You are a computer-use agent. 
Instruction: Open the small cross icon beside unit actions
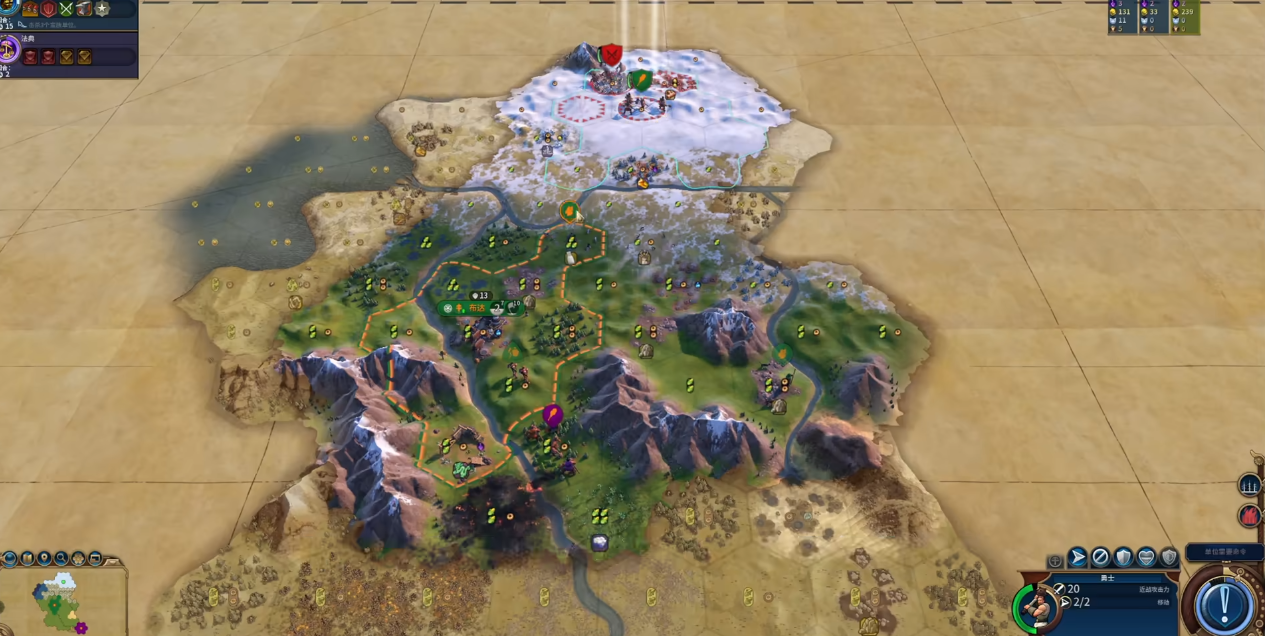coord(1054,560)
